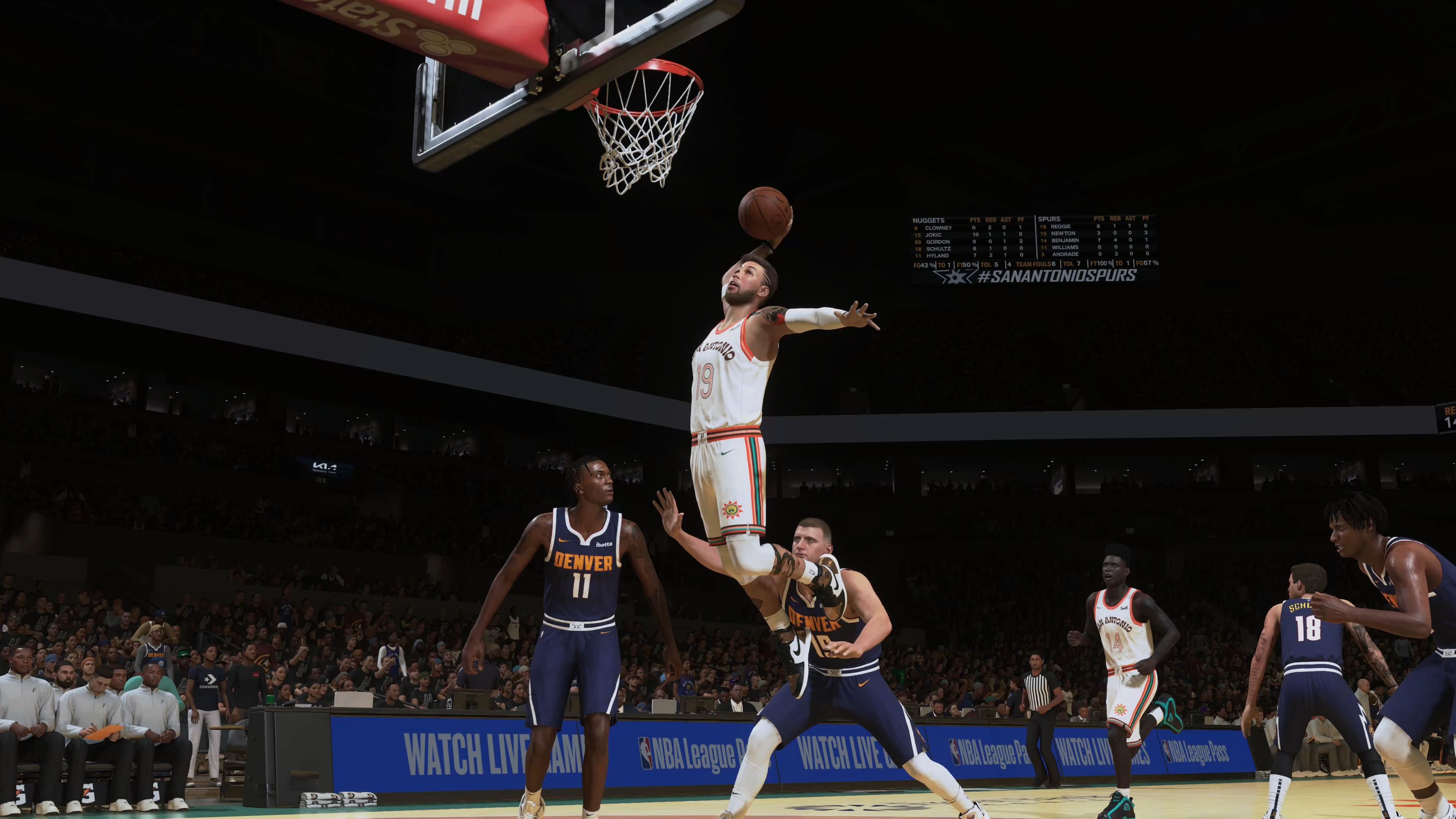This screenshot has height=819, width=1456.
Task: Click the NUGGETS header on the scoreboard
Action: coord(929,220)
